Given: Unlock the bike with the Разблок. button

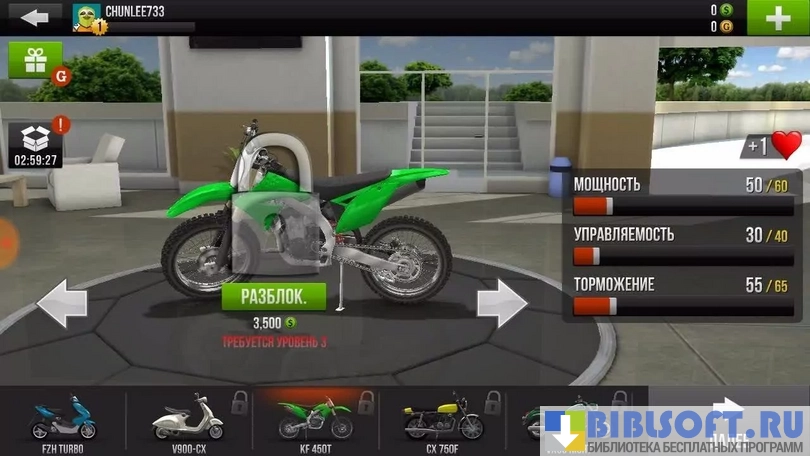Looking at the screenshot, I should [274, 296].
